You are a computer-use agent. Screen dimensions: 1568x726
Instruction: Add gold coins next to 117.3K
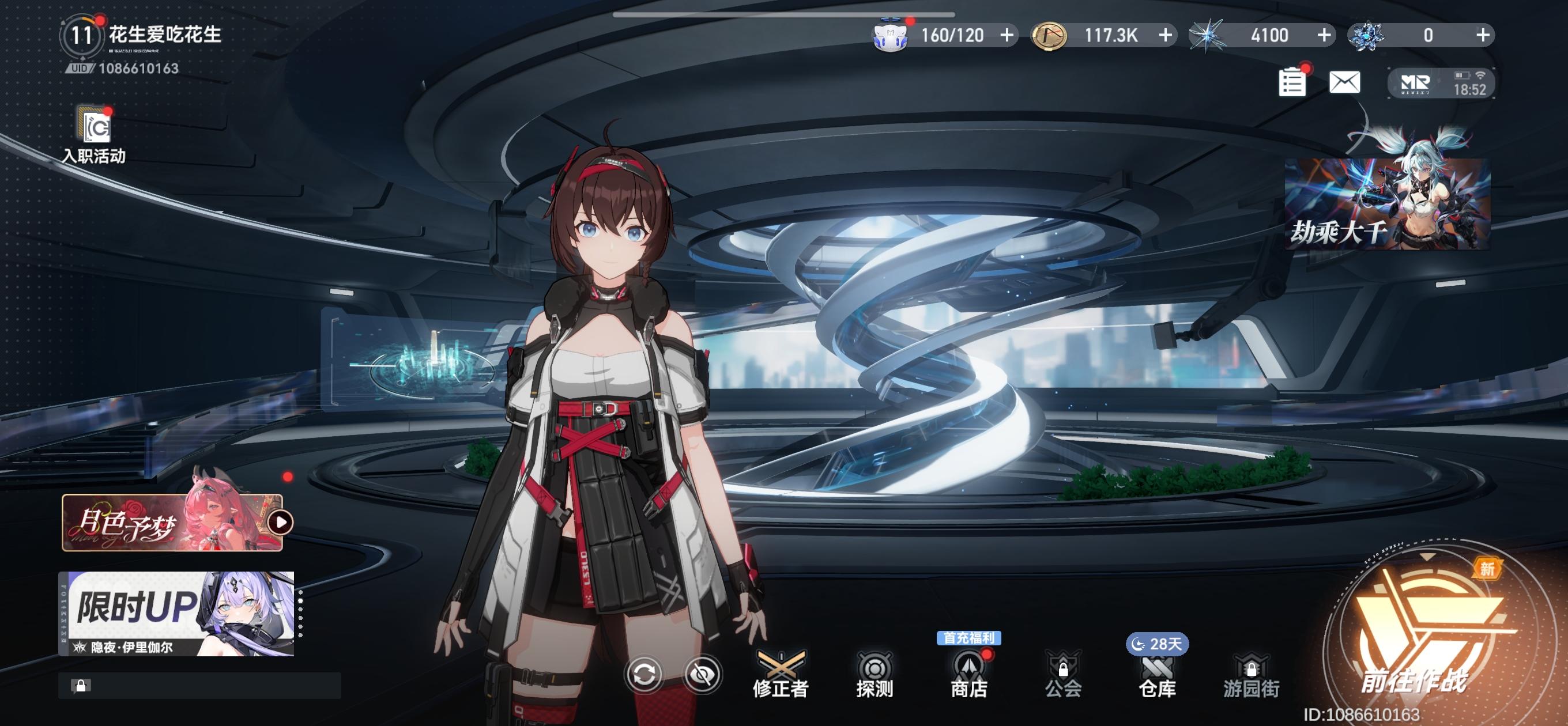coord(1165,35)
